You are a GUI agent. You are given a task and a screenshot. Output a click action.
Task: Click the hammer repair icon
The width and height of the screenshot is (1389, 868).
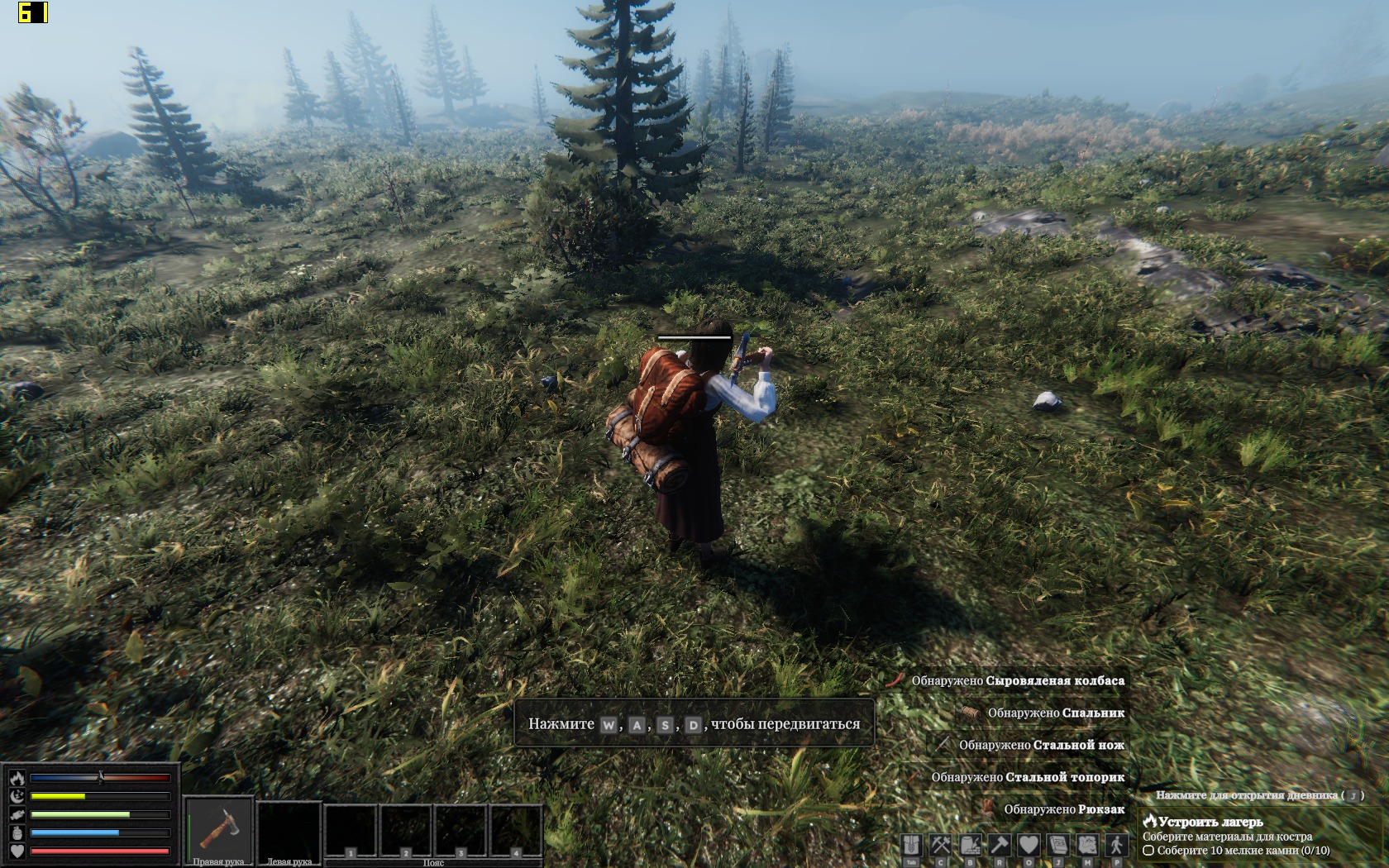[x=1000, y=845]
